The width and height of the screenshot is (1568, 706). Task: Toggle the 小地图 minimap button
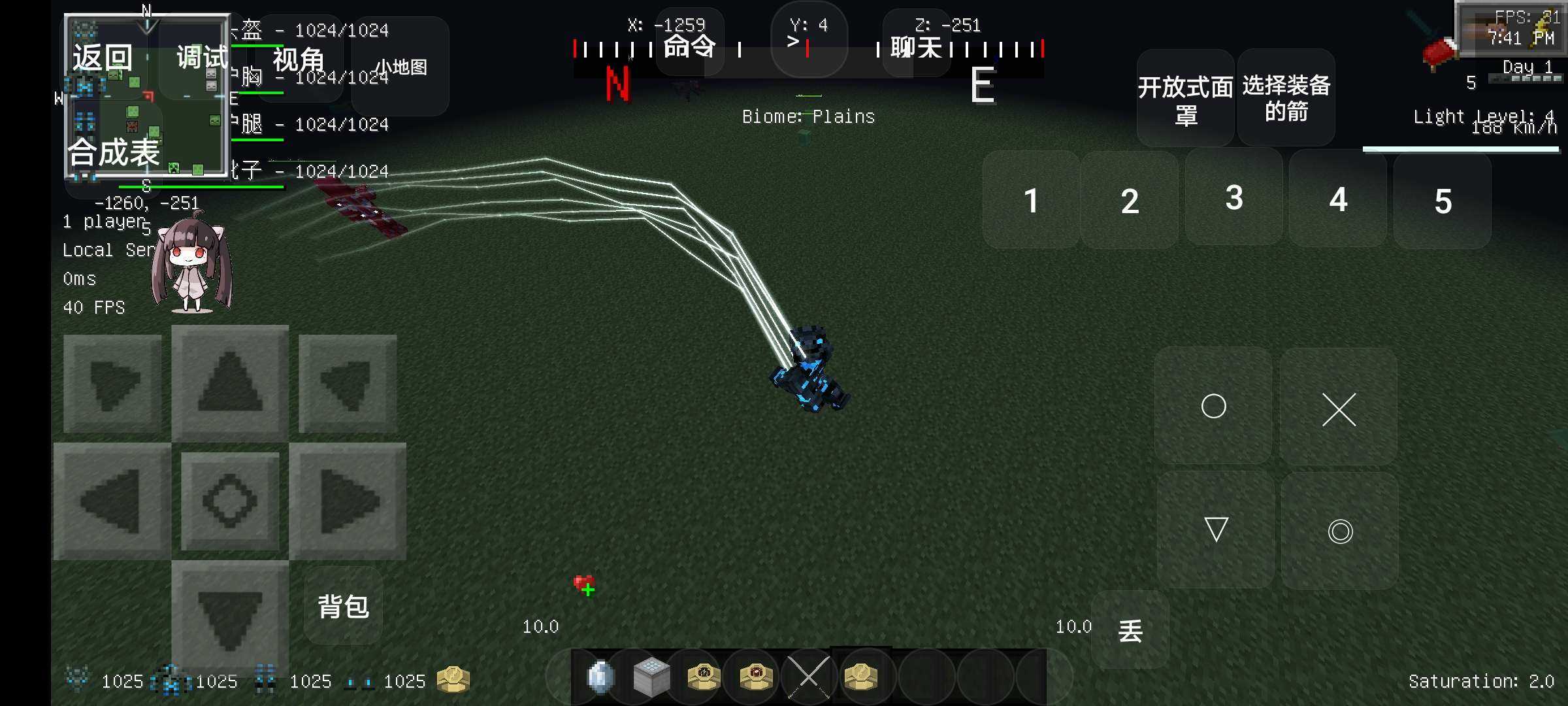pyautogui.click(x=400, y=67)
